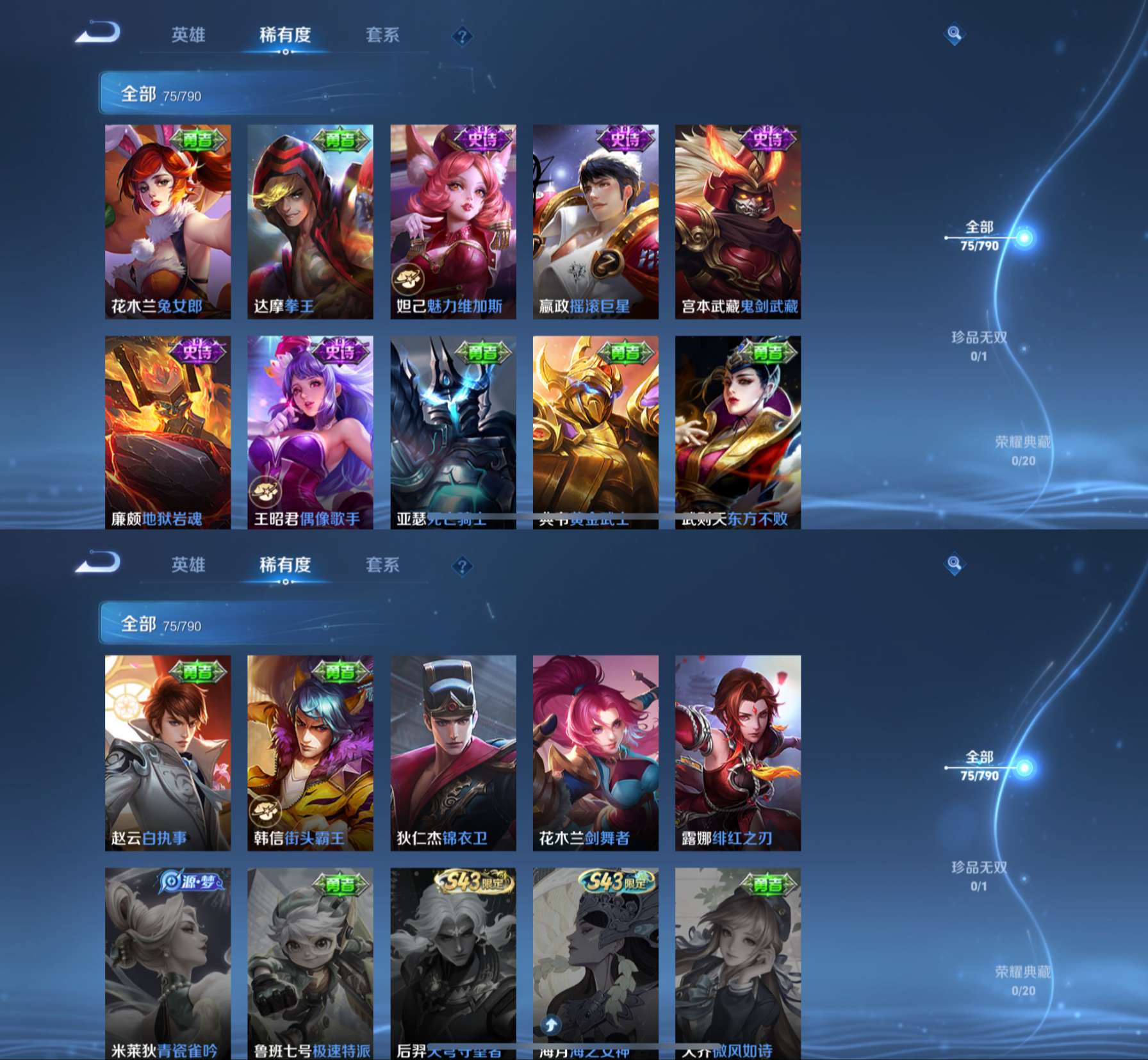Click the 亚瑟 dark armored knight skin
This screenshot has width=1148, height=1060.
453,432
